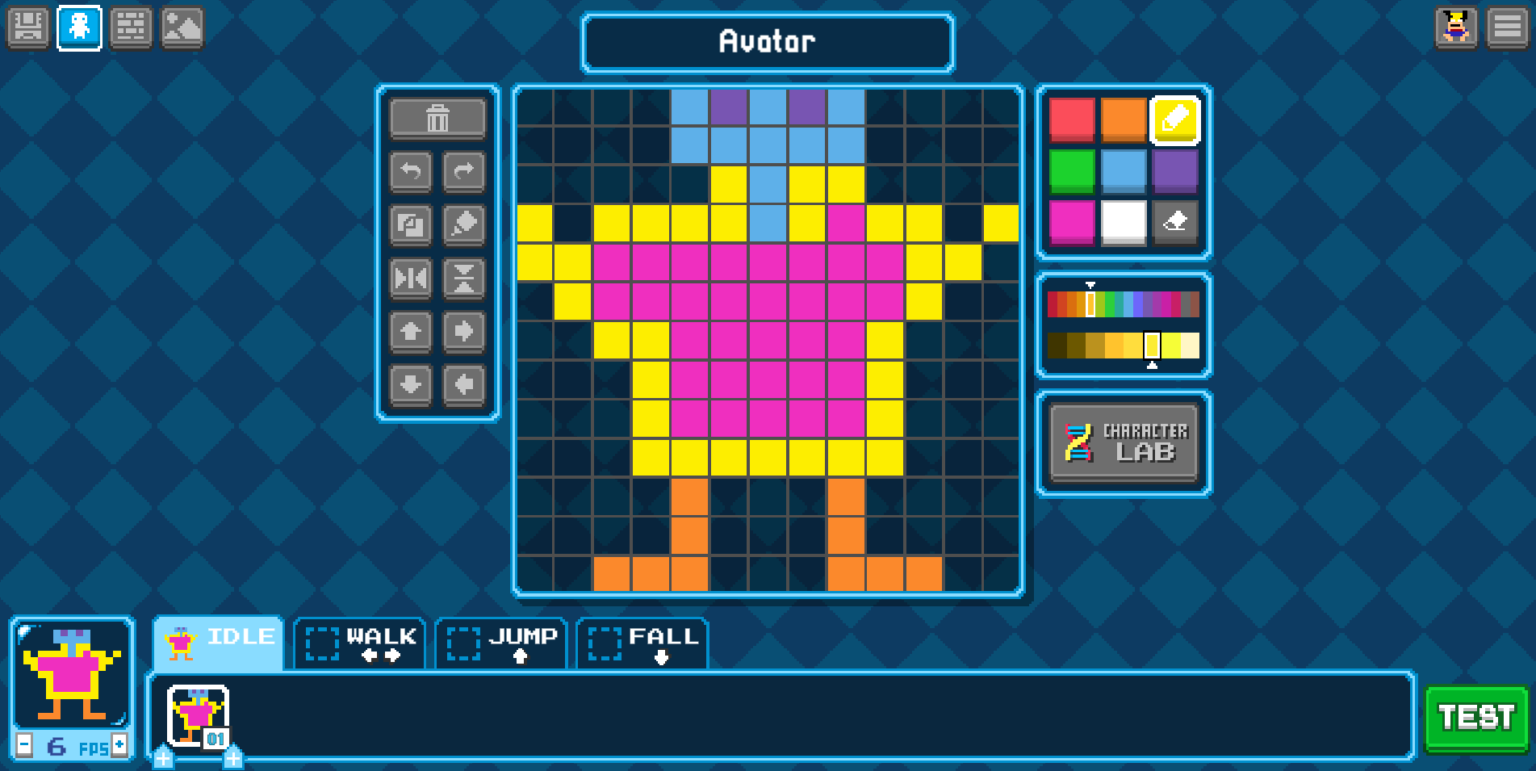Screen dimensions: 1536x771
Task: Select the yellow Pencil drawing tool
Action: point(1174,119)
